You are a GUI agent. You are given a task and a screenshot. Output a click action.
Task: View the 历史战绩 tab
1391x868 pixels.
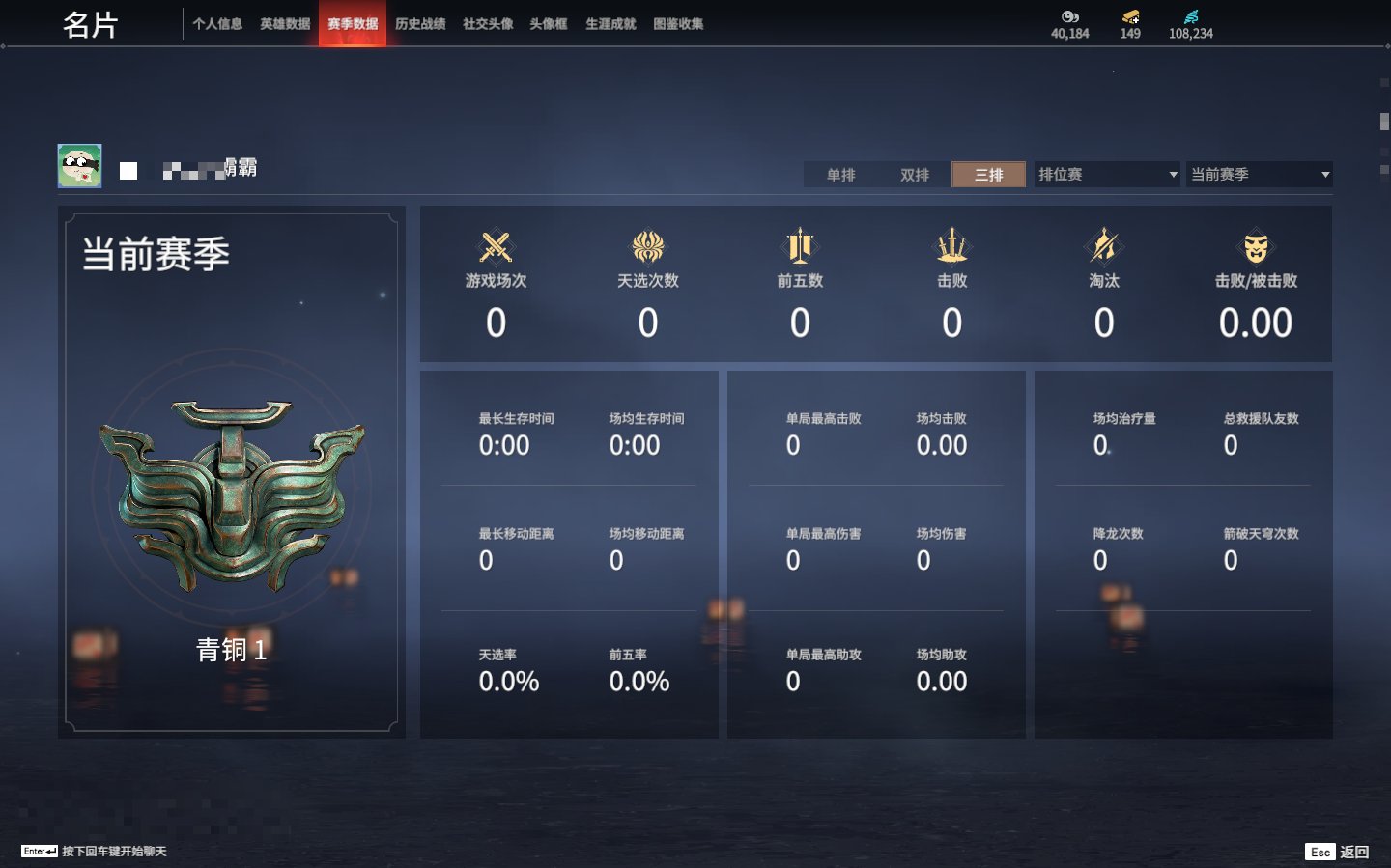[420, 24]
